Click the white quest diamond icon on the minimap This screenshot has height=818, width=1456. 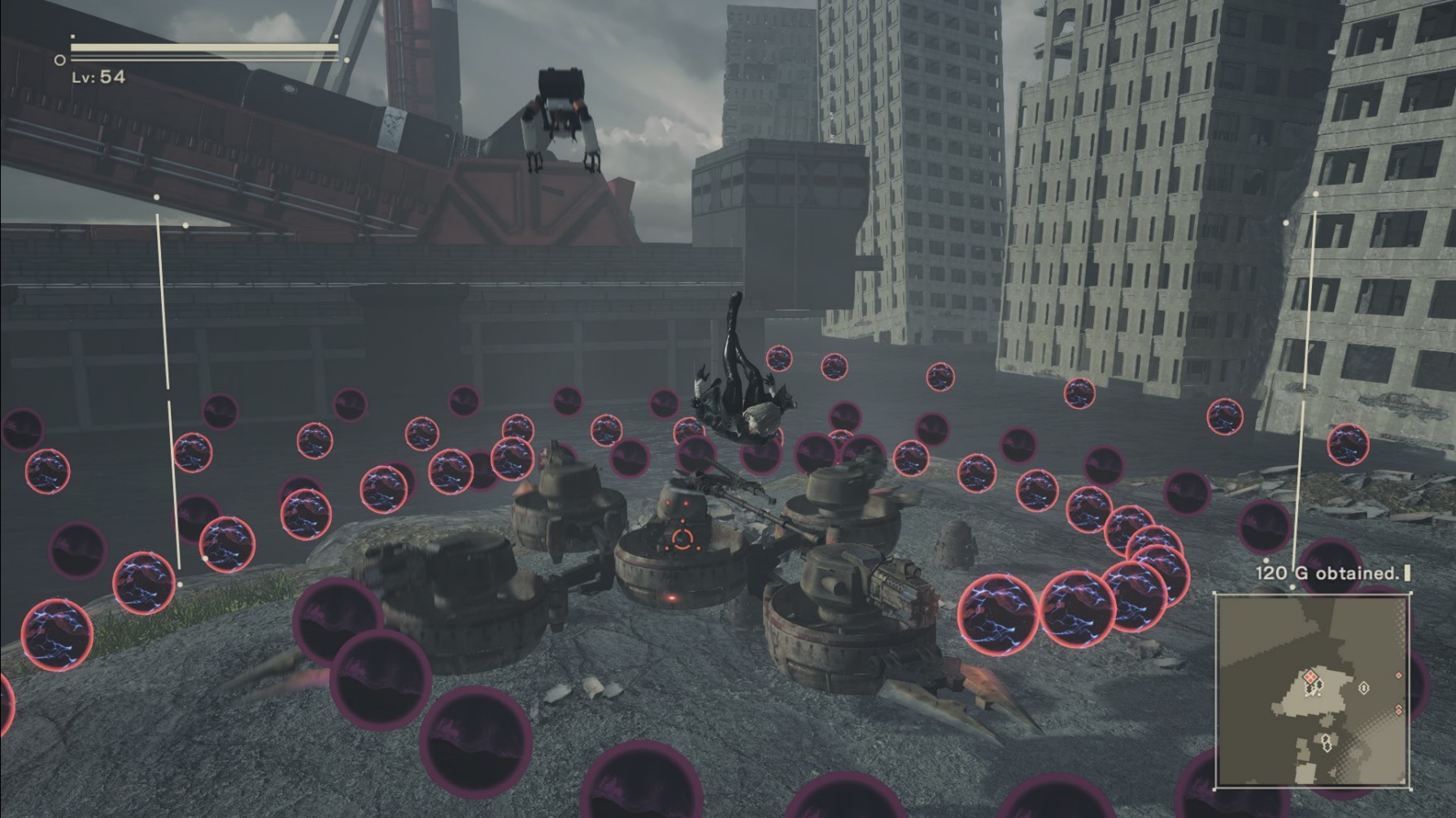coord(1364,687)
